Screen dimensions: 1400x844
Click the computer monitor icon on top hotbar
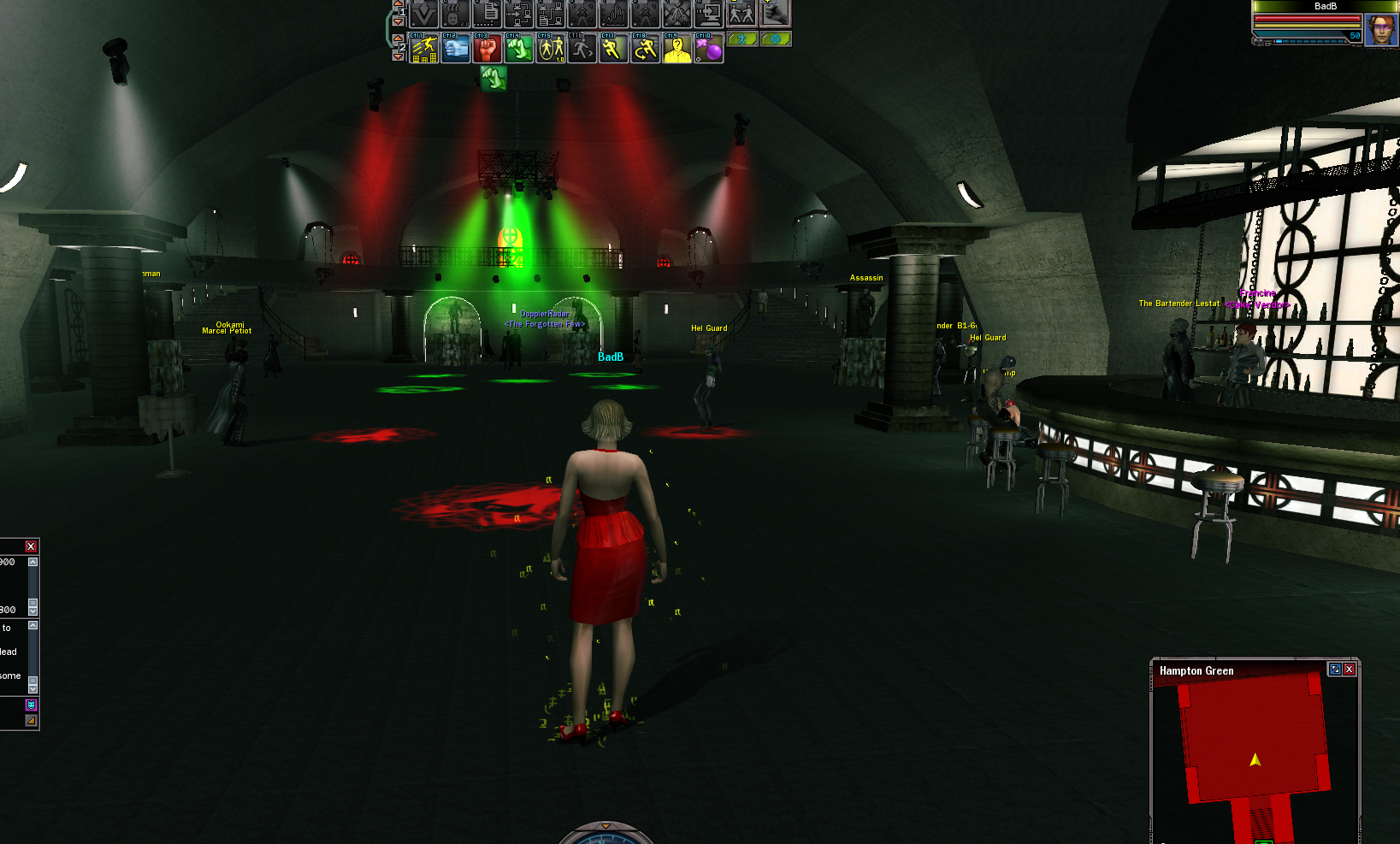point(709,14)
